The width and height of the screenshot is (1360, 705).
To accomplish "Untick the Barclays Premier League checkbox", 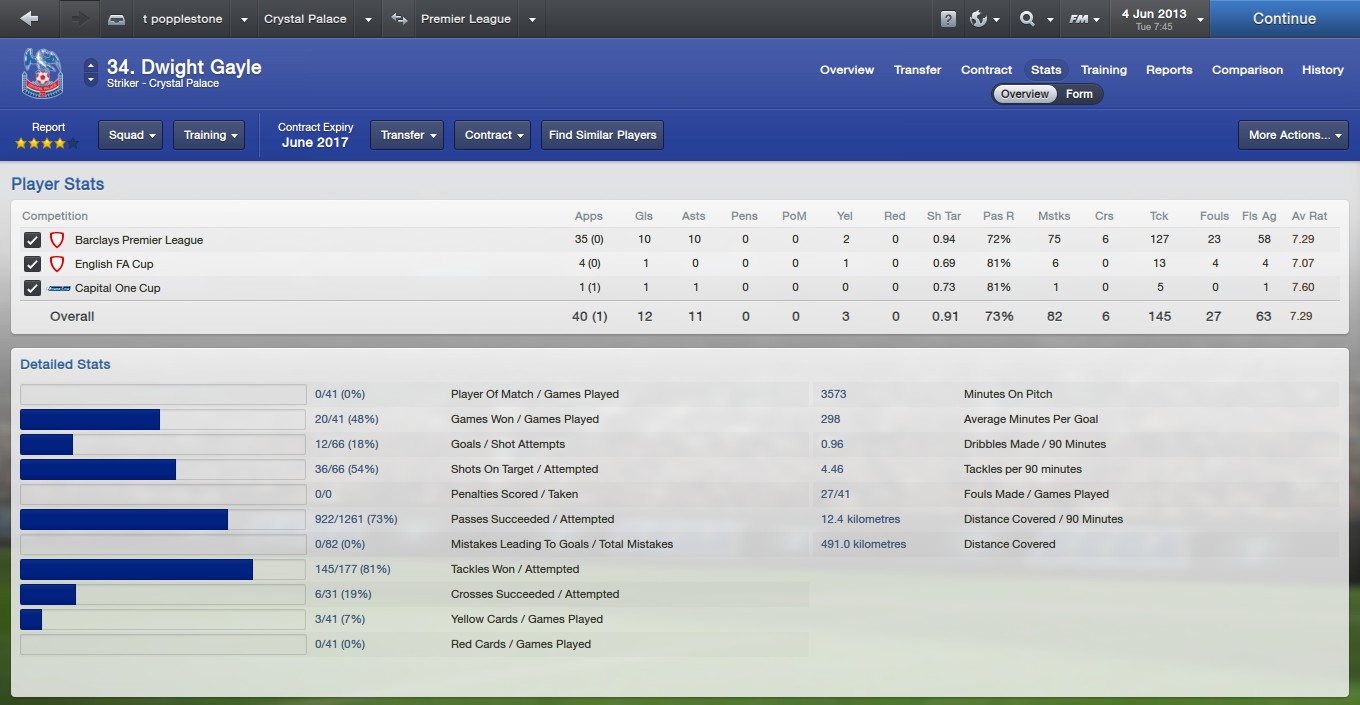I will [32, 240].
